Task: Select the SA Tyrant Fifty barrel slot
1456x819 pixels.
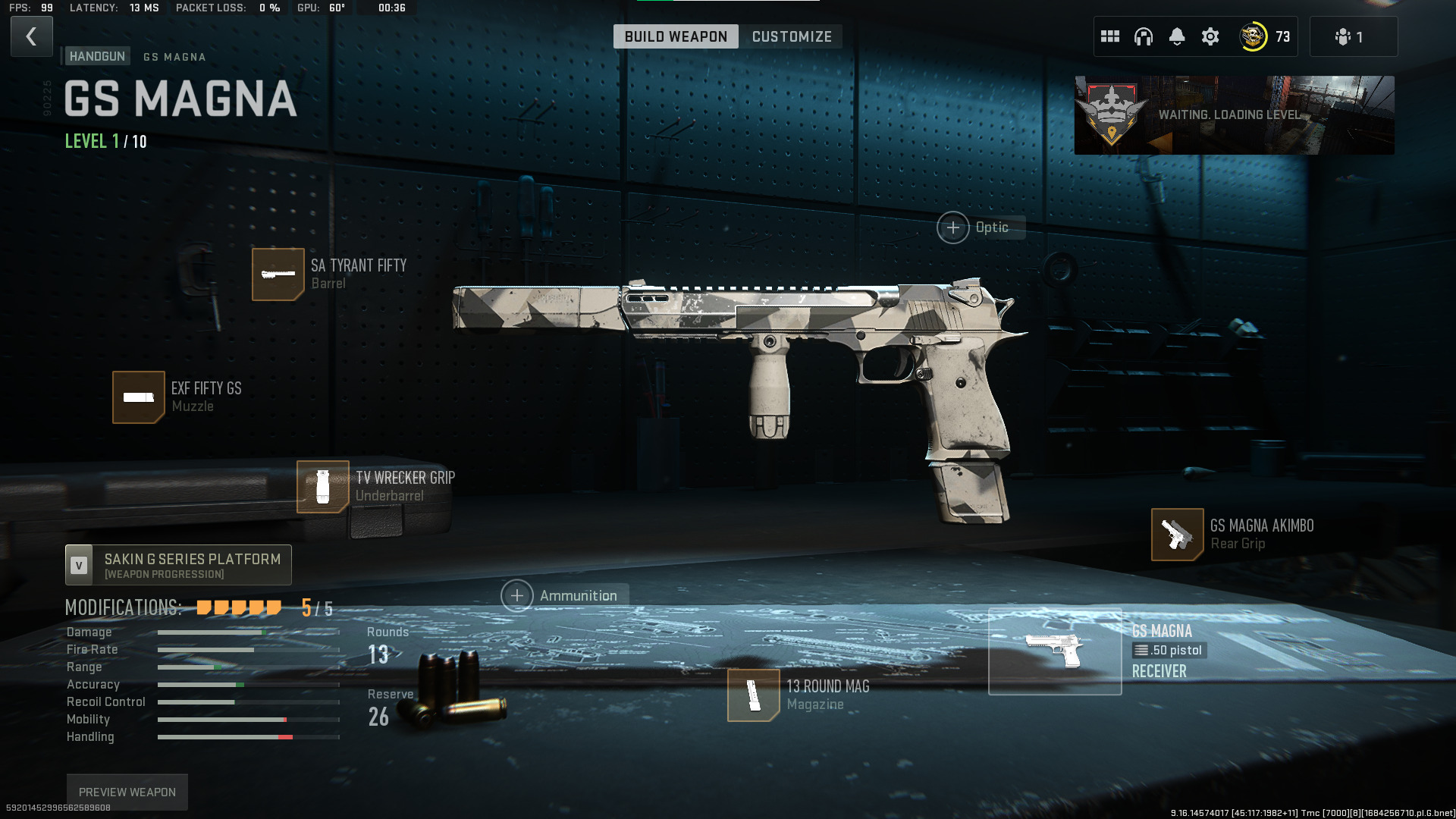Action: [278, 274]
